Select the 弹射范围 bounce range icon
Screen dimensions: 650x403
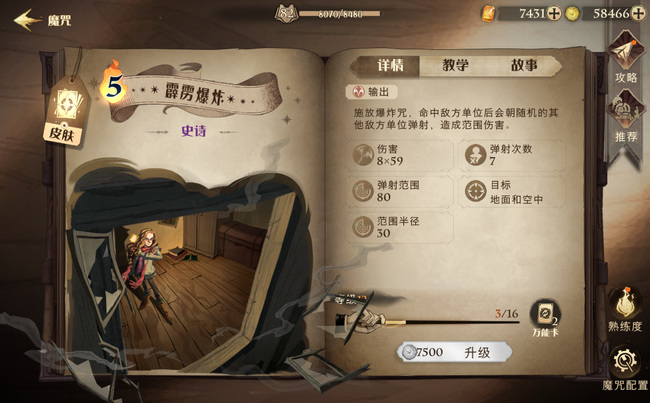[364, 192]
